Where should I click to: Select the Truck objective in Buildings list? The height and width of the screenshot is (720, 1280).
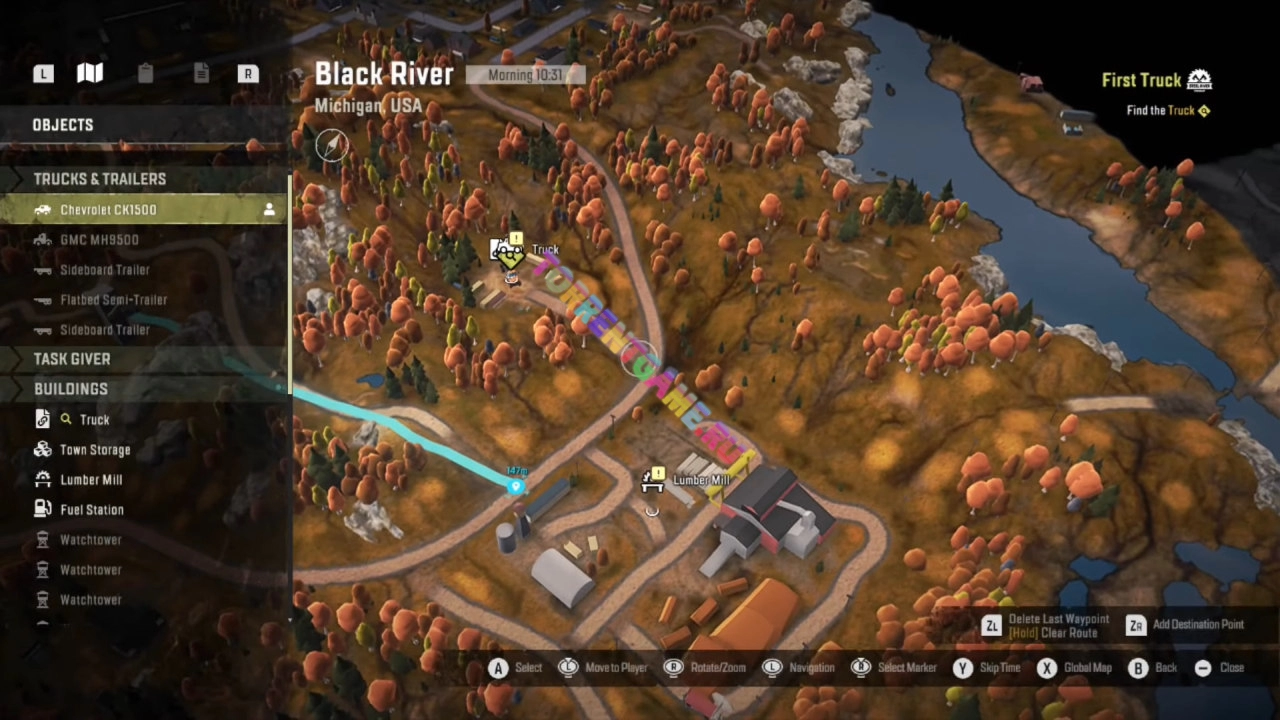coord(94,420)
